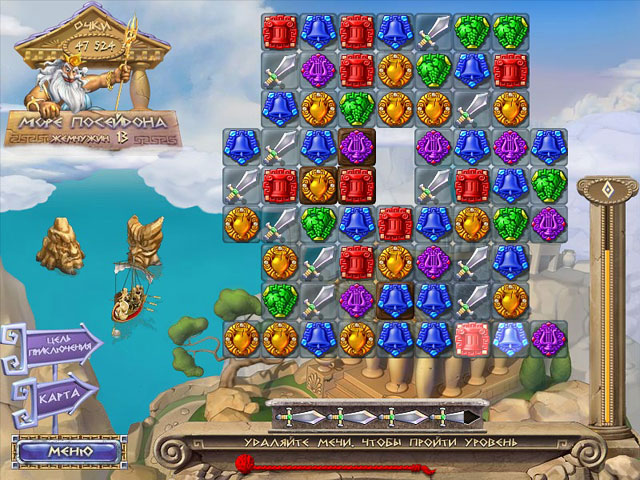Select the pale pink highlighted red gem tile
The width and height of the screenshot is (640, 480).
tap(470, 337)
